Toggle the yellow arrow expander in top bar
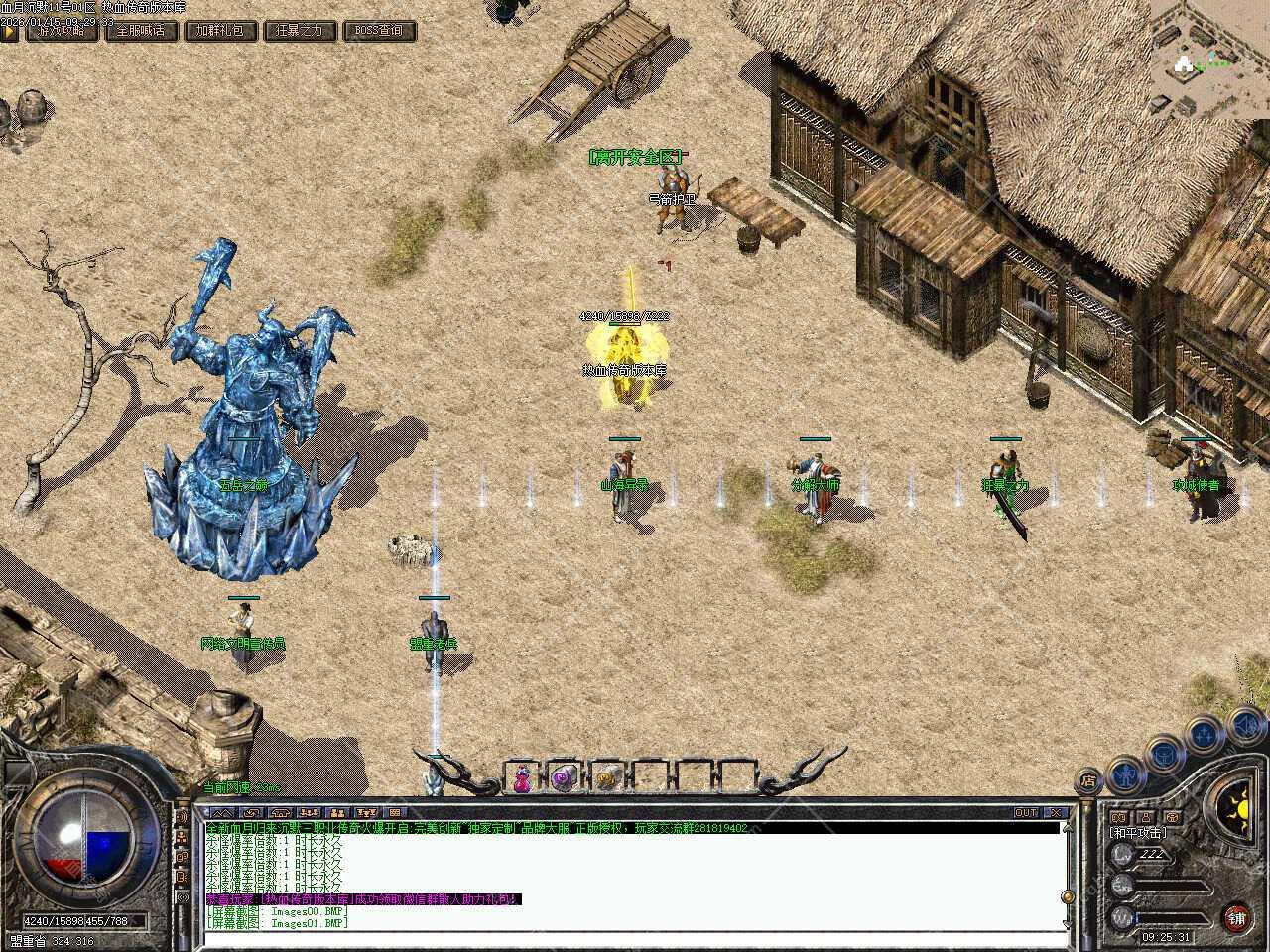 [x=10, y=31]
